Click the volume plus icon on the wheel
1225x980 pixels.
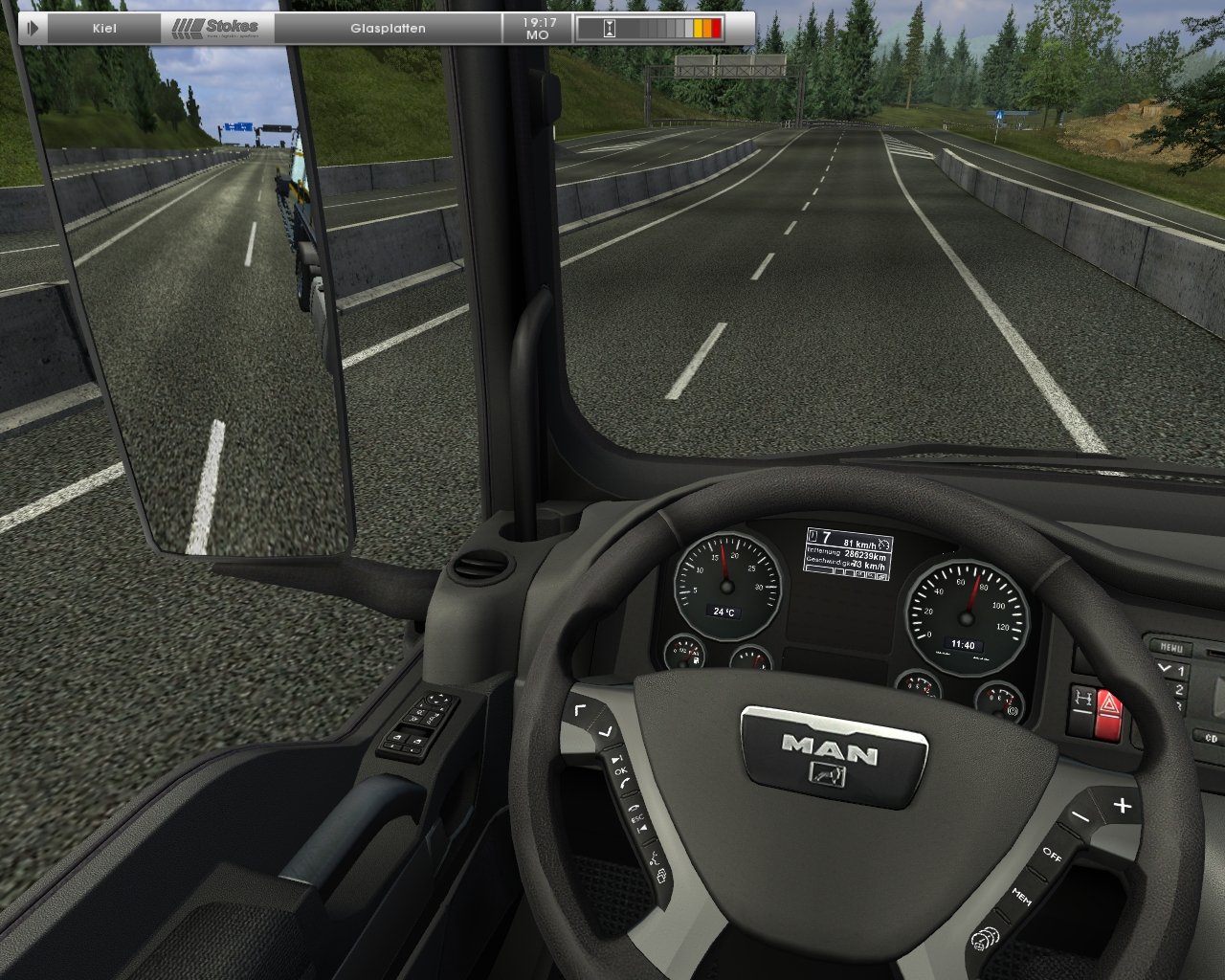(1124, 804)
